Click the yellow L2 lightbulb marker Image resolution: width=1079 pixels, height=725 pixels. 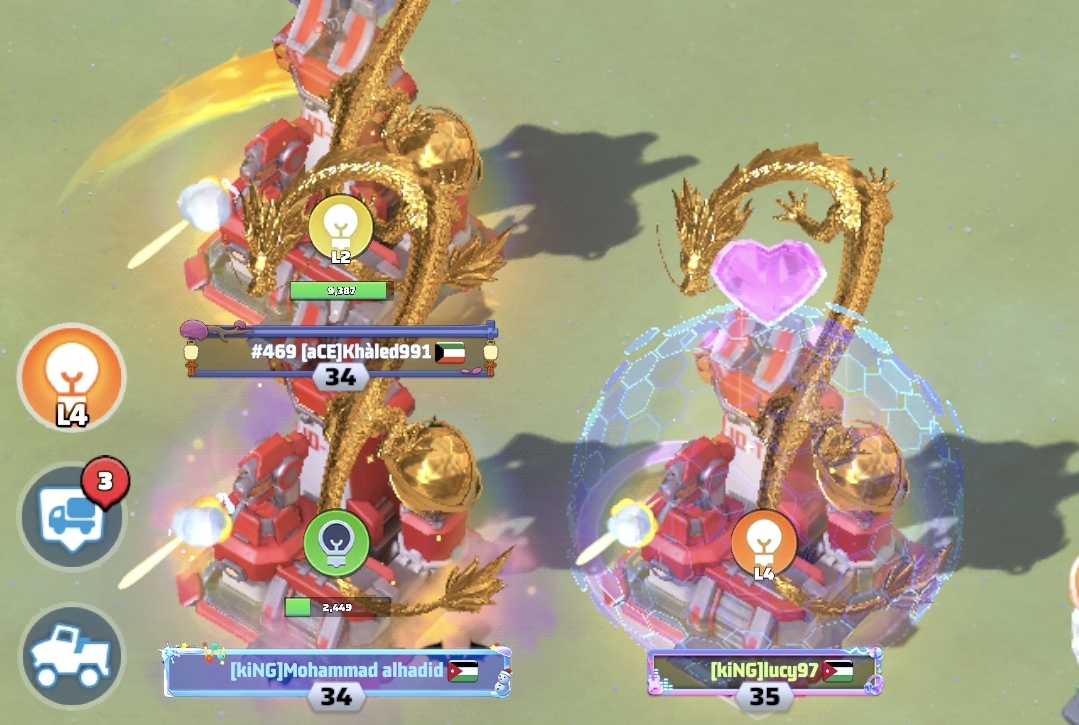340,228
